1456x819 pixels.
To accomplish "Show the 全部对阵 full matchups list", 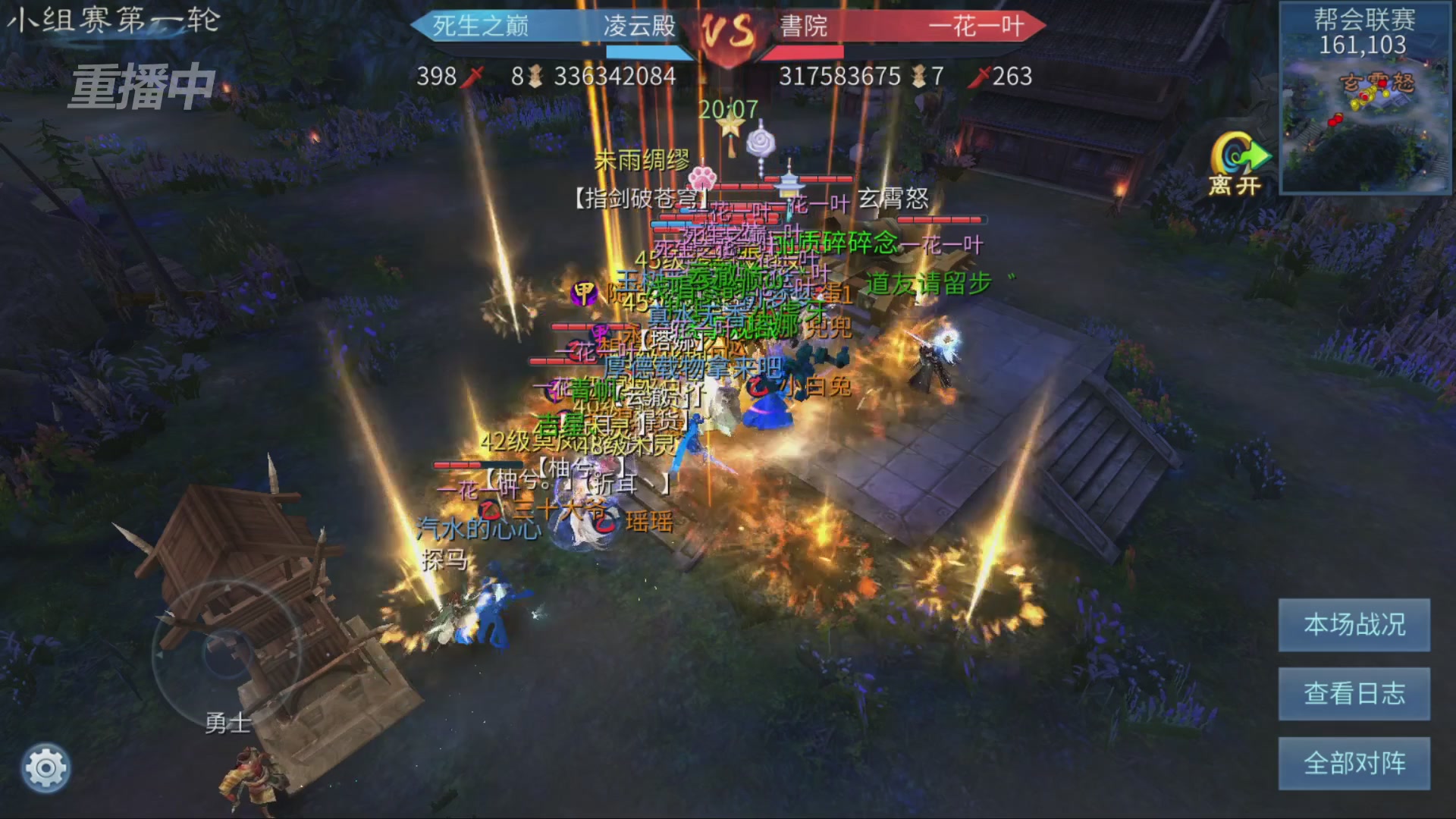I will tap(1354, 763).
